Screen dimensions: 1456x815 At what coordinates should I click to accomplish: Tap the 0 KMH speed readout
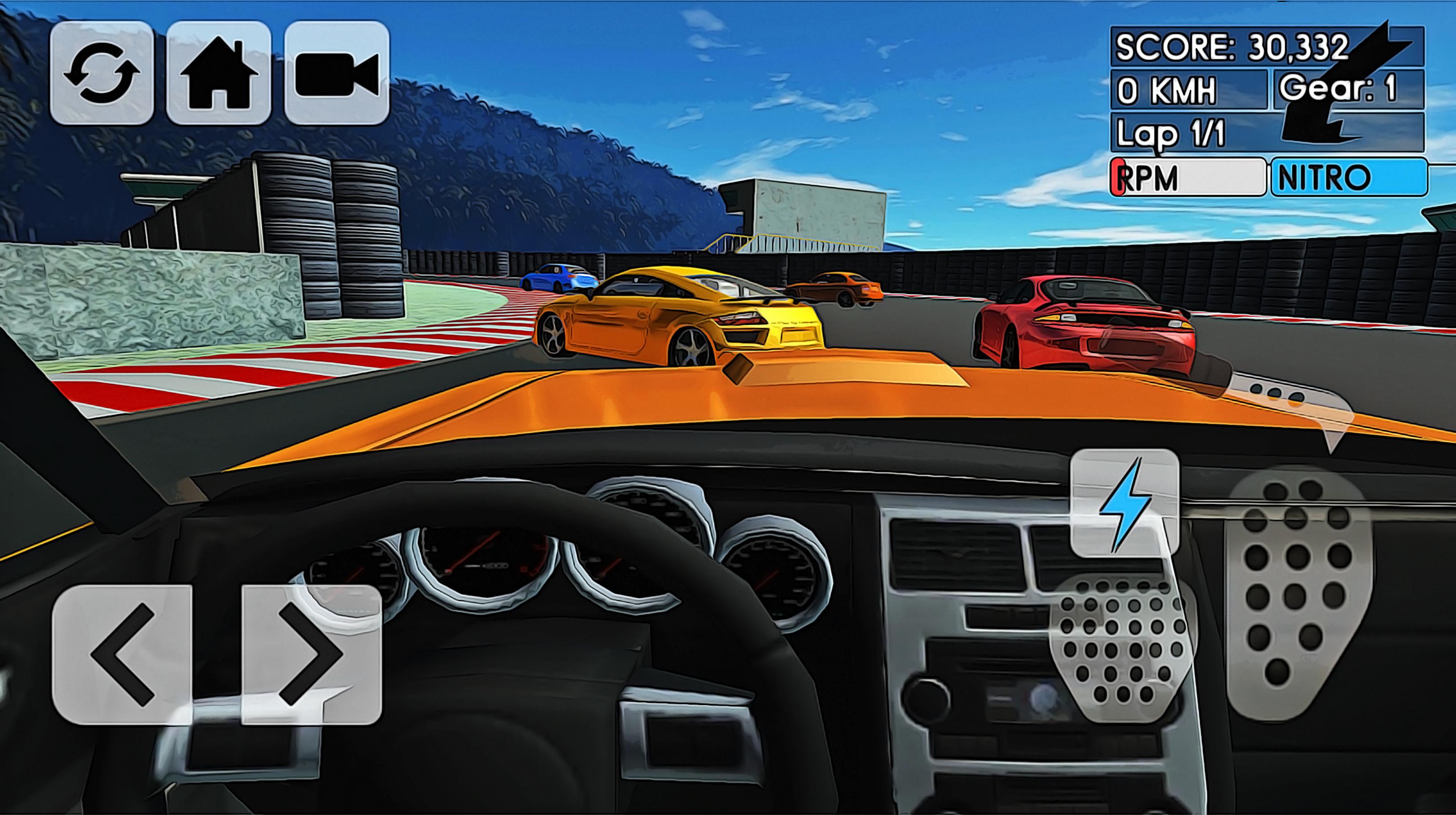[1164, 90]
